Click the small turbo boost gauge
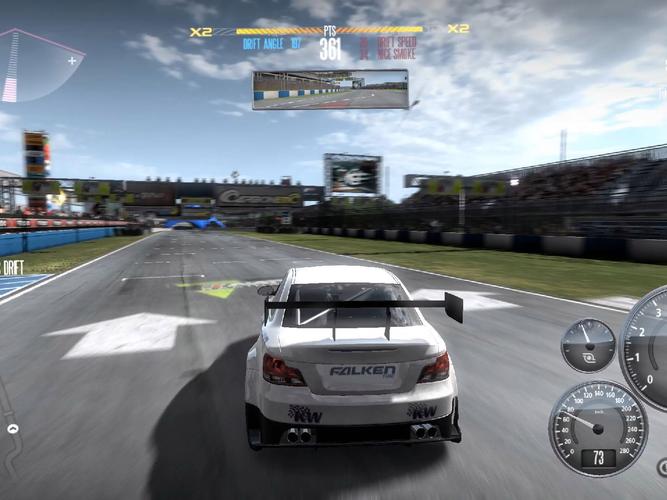 point(588,345)
